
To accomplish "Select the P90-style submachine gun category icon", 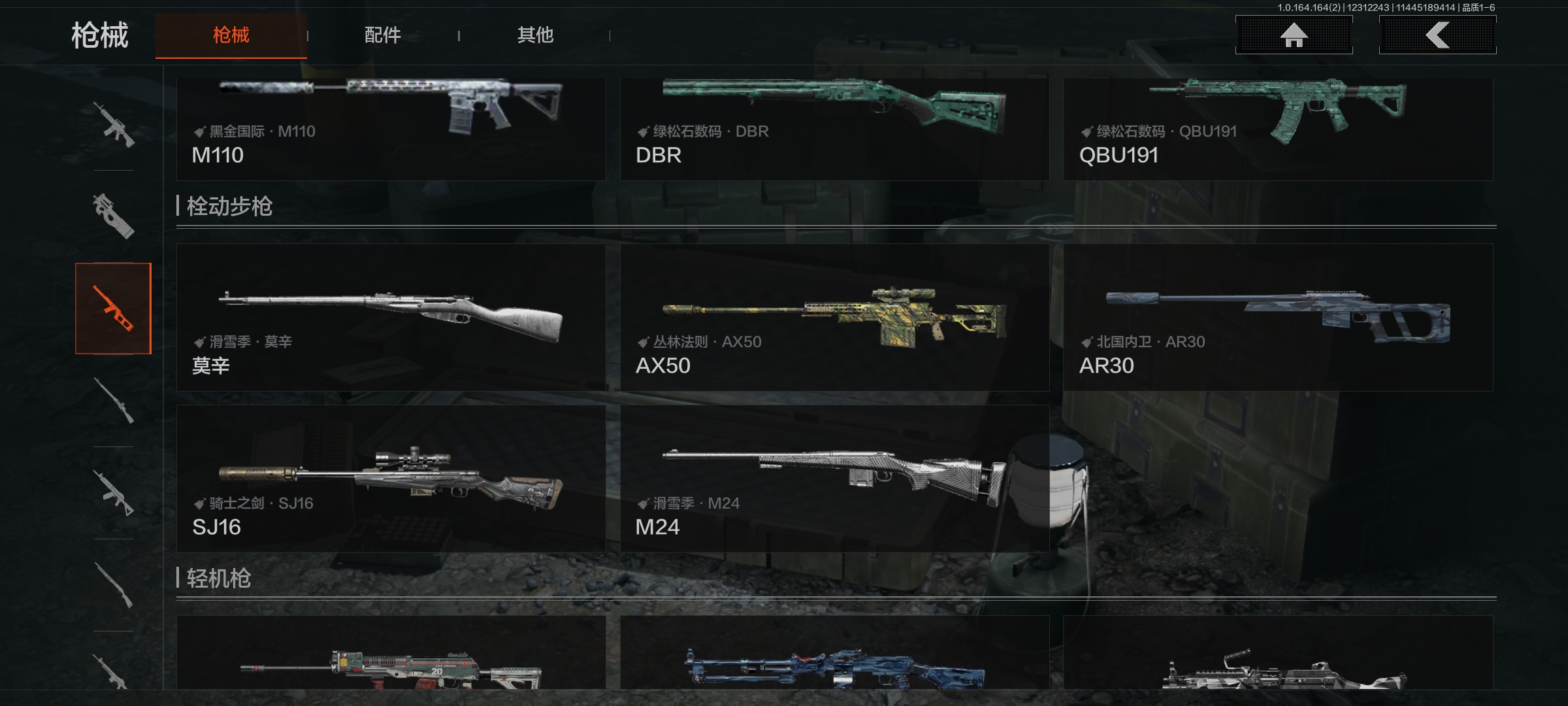I will click(113, 216).
